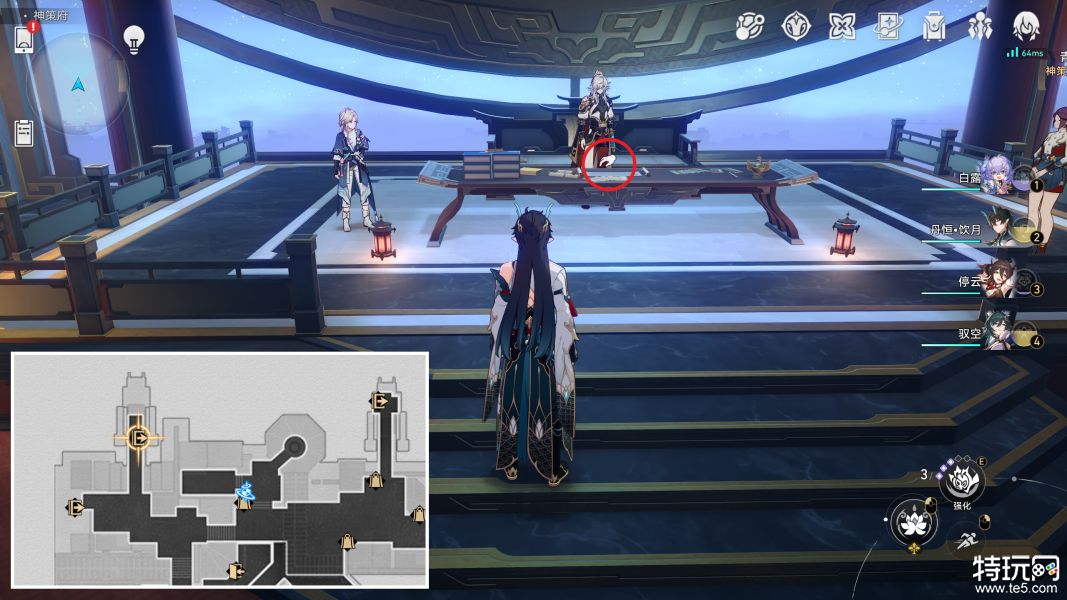Use the lotus basic attack button
This screenshot has height=600, width=1067.
pyautogui.click(x=912, y=522)
